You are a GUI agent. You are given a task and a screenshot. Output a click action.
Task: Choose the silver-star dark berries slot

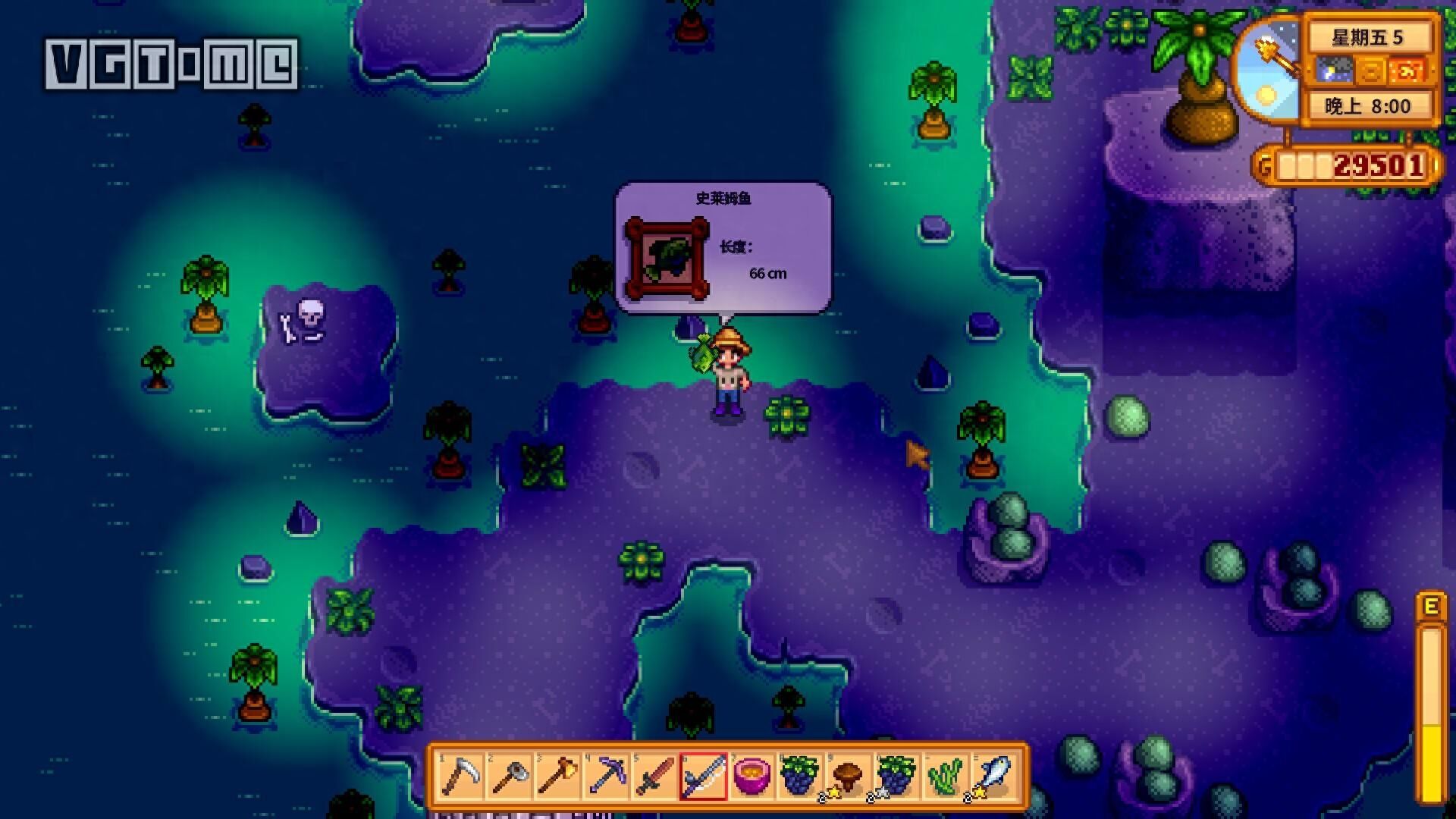[896, 777]
